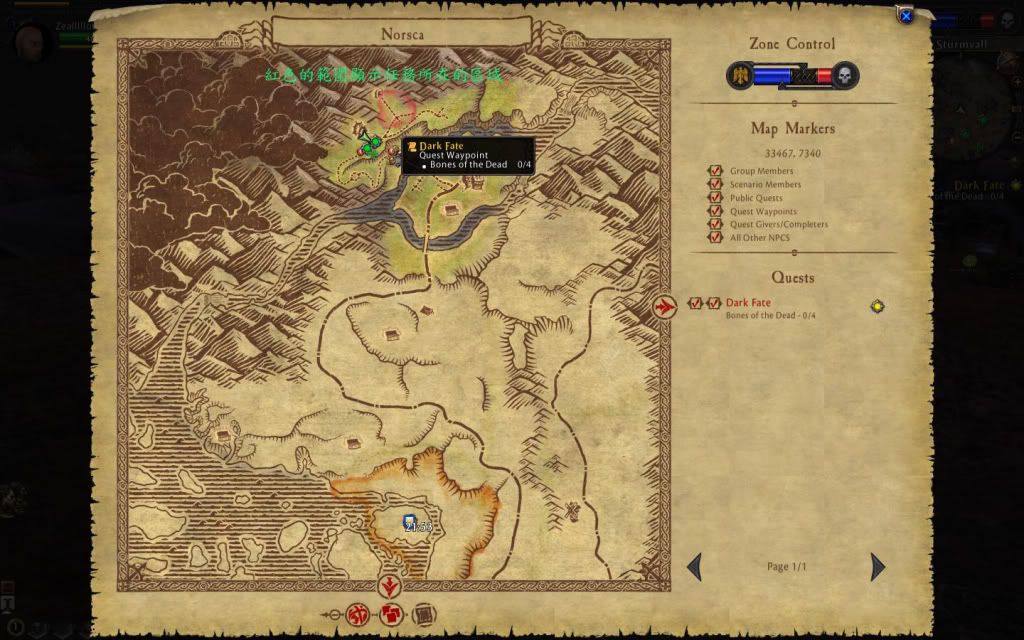
Task: Click the red down arrow on the map's south edge
Action: click(x=391, y=586)
